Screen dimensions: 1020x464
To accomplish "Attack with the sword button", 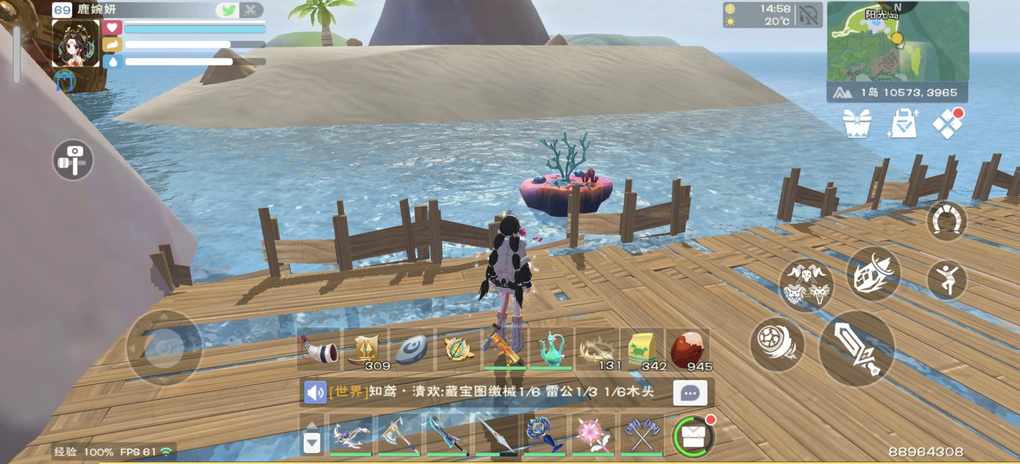I will click(x=856, y=349).
